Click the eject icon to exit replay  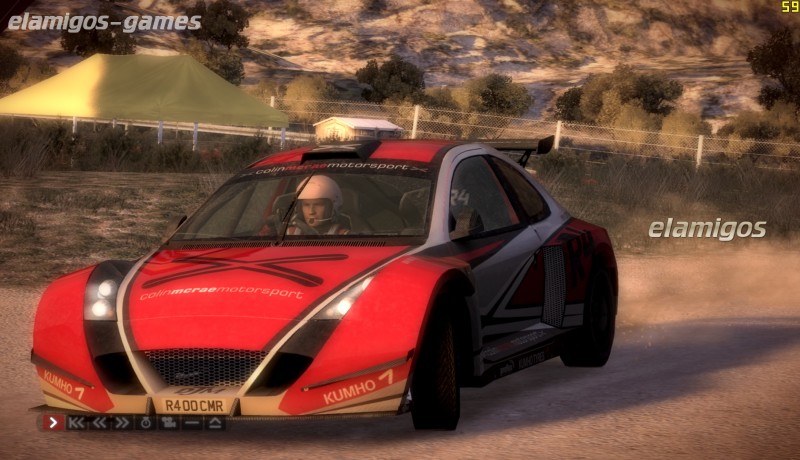click(215, 423)
